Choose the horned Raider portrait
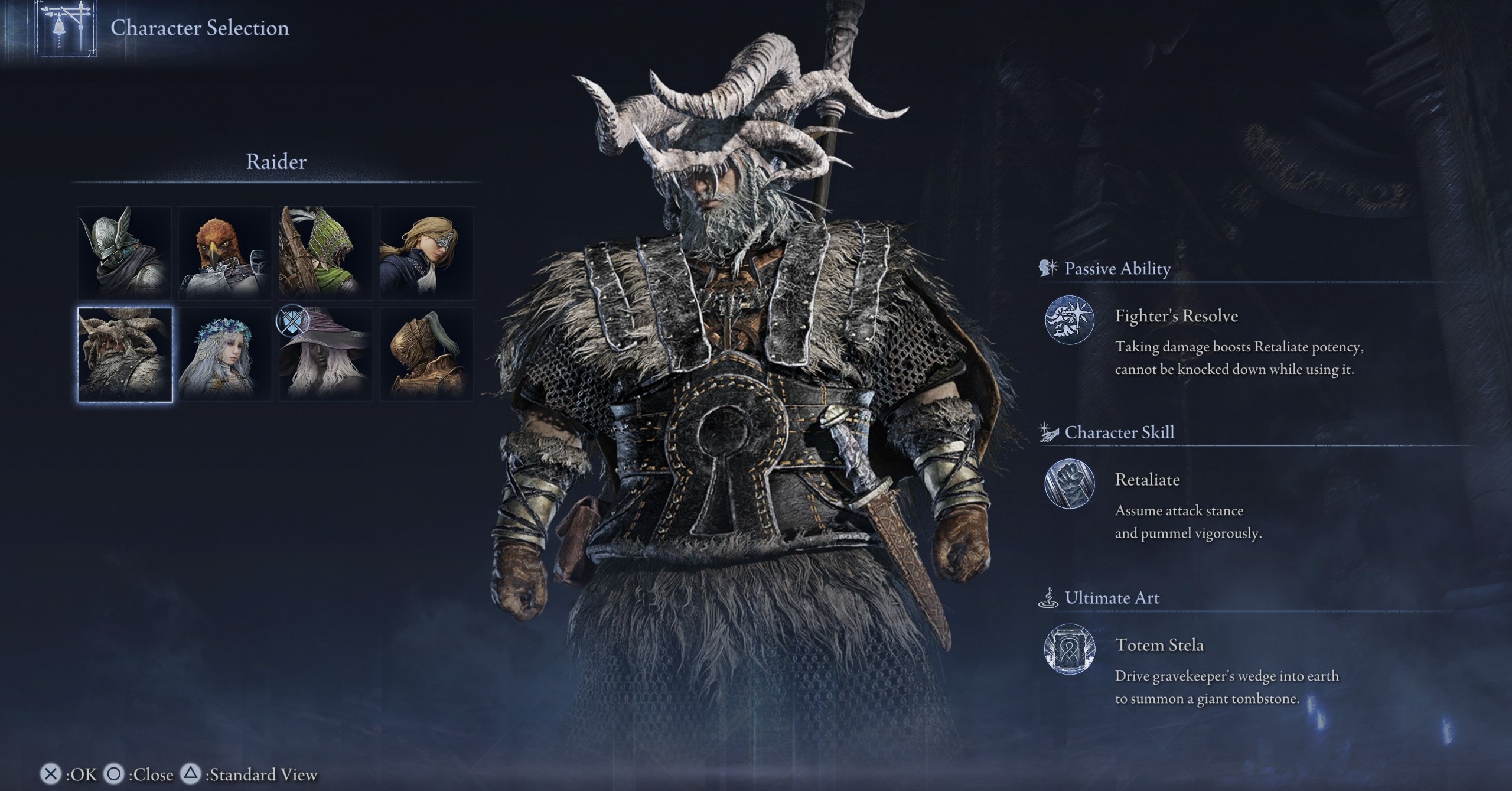This screenshot has width=1512, height=791. tap(125, 354)
